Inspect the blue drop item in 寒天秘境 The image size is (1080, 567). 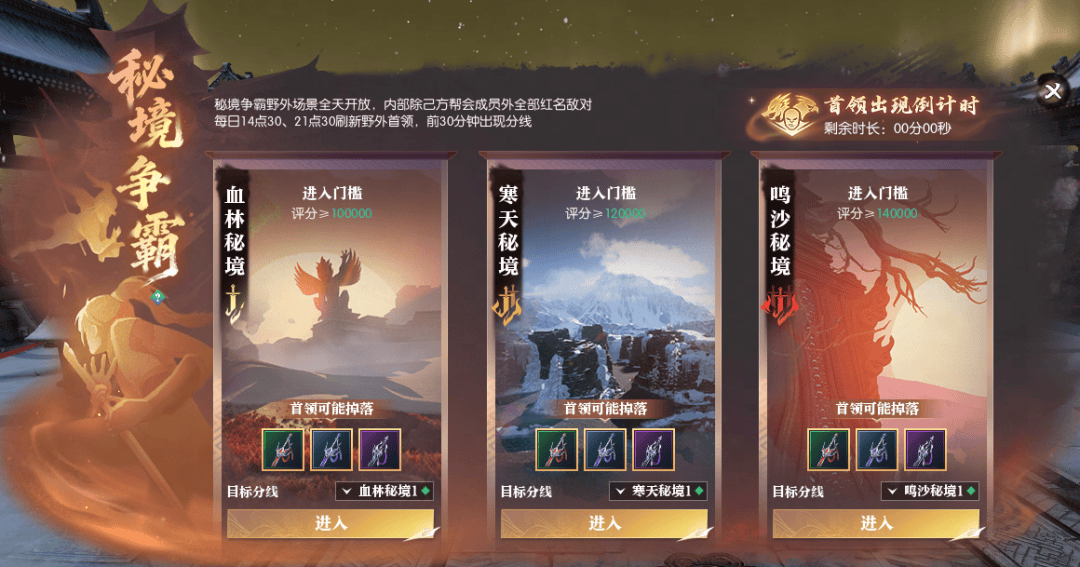(x=605, y=449)
